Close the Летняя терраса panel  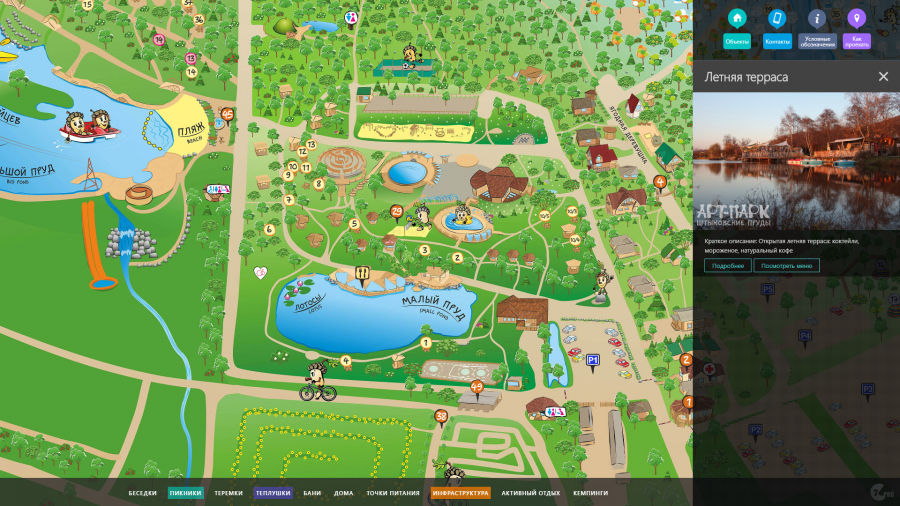pos(883,77)
